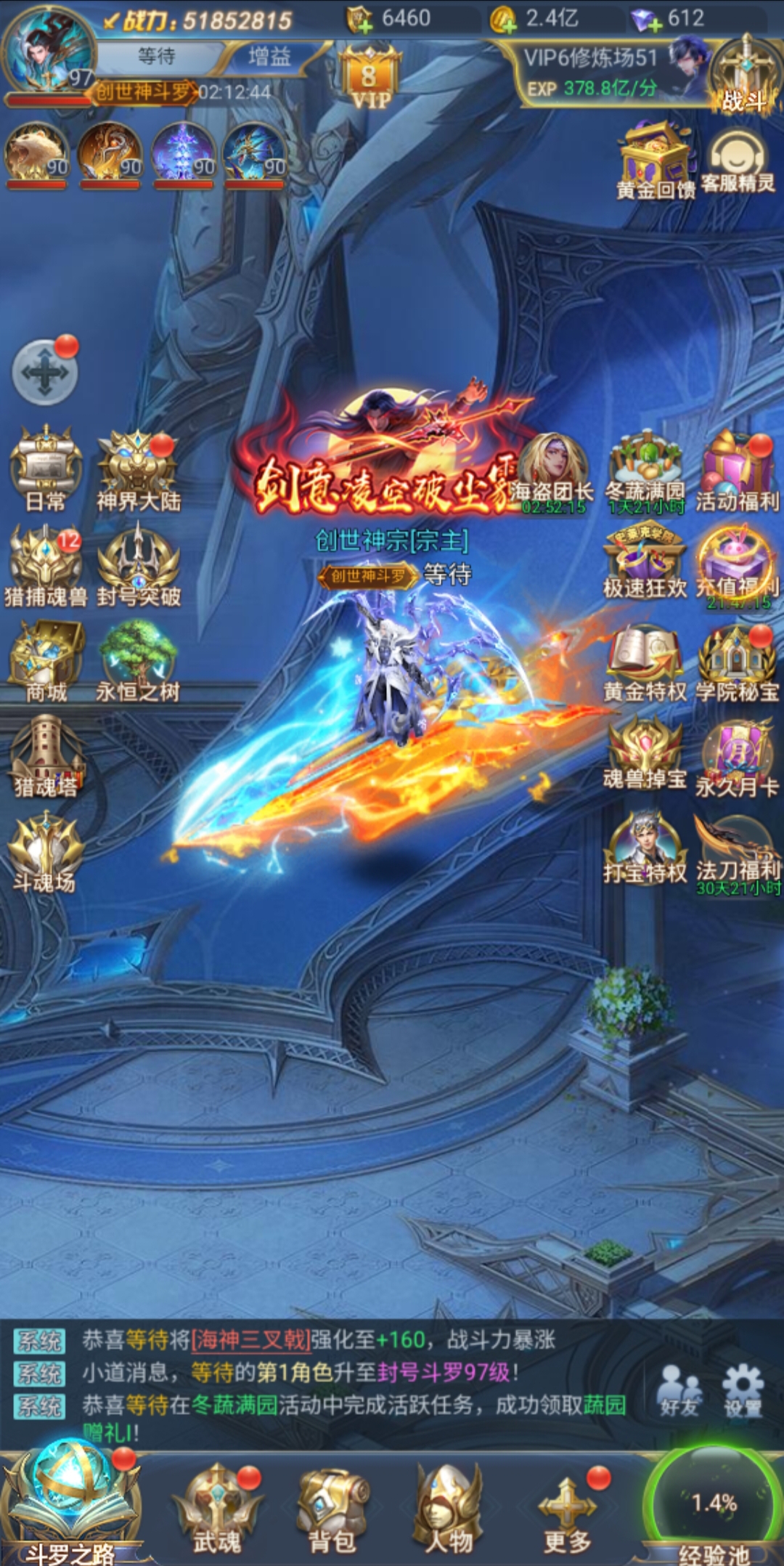Open the 好友 friends list

679,1390
